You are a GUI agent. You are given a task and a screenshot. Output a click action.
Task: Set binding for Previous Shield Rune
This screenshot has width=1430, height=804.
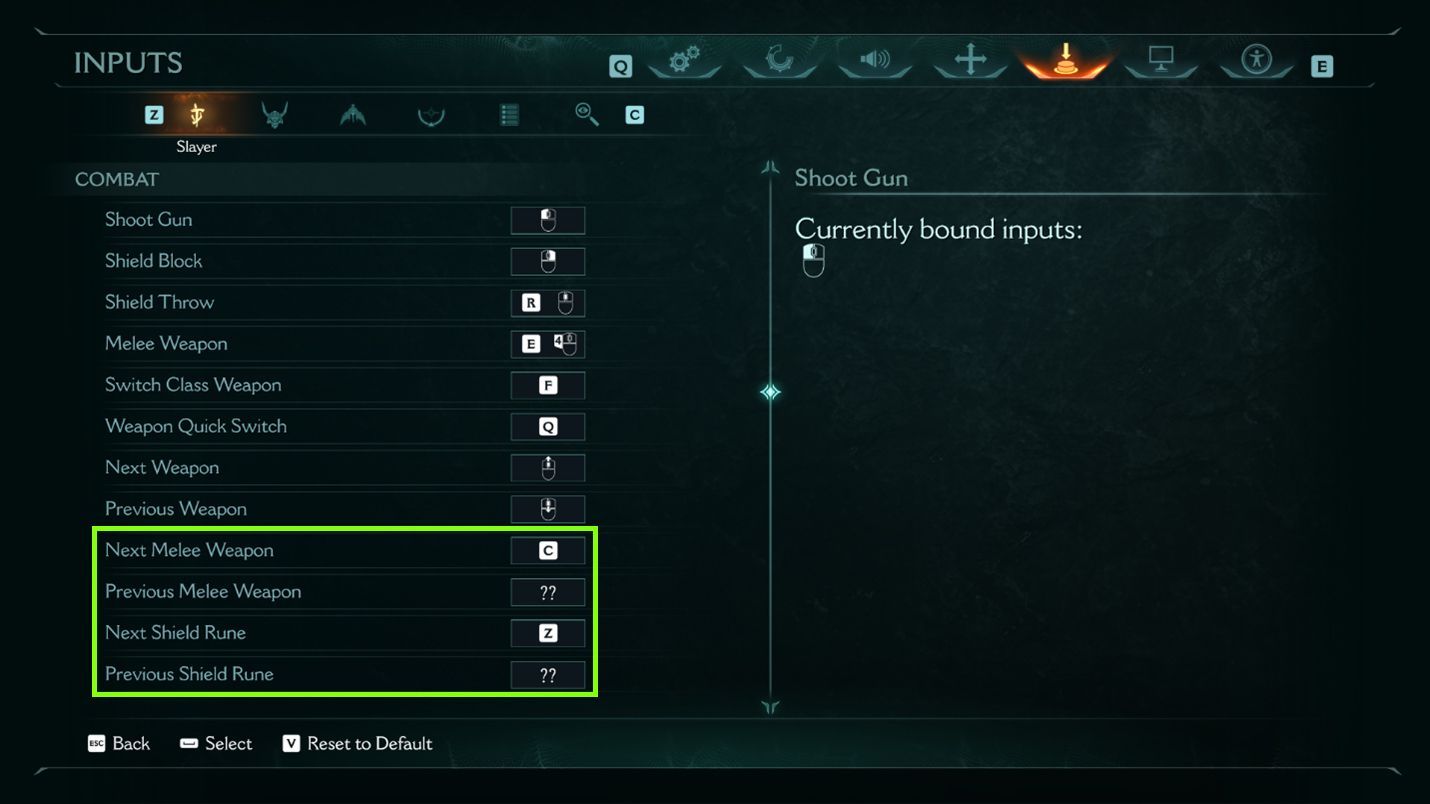point(548,674)
